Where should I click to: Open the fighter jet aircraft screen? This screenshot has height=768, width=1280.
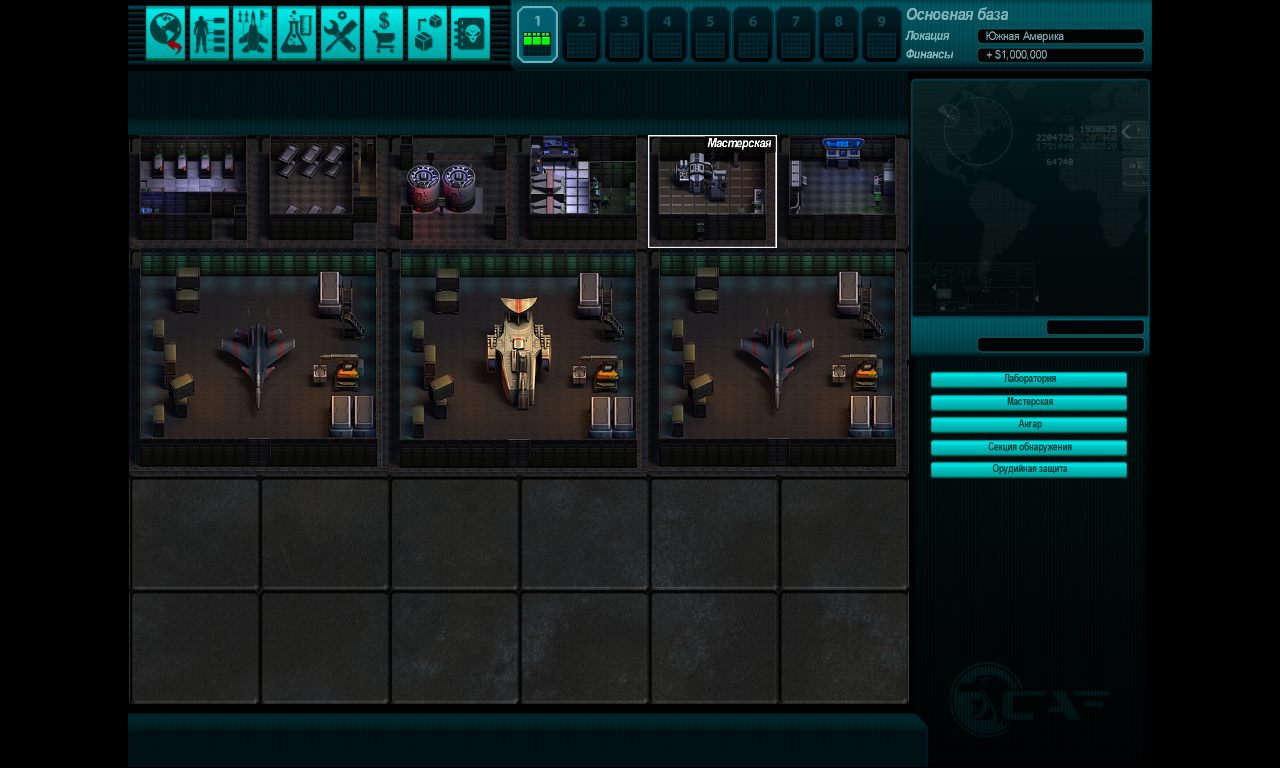[253, 33]
